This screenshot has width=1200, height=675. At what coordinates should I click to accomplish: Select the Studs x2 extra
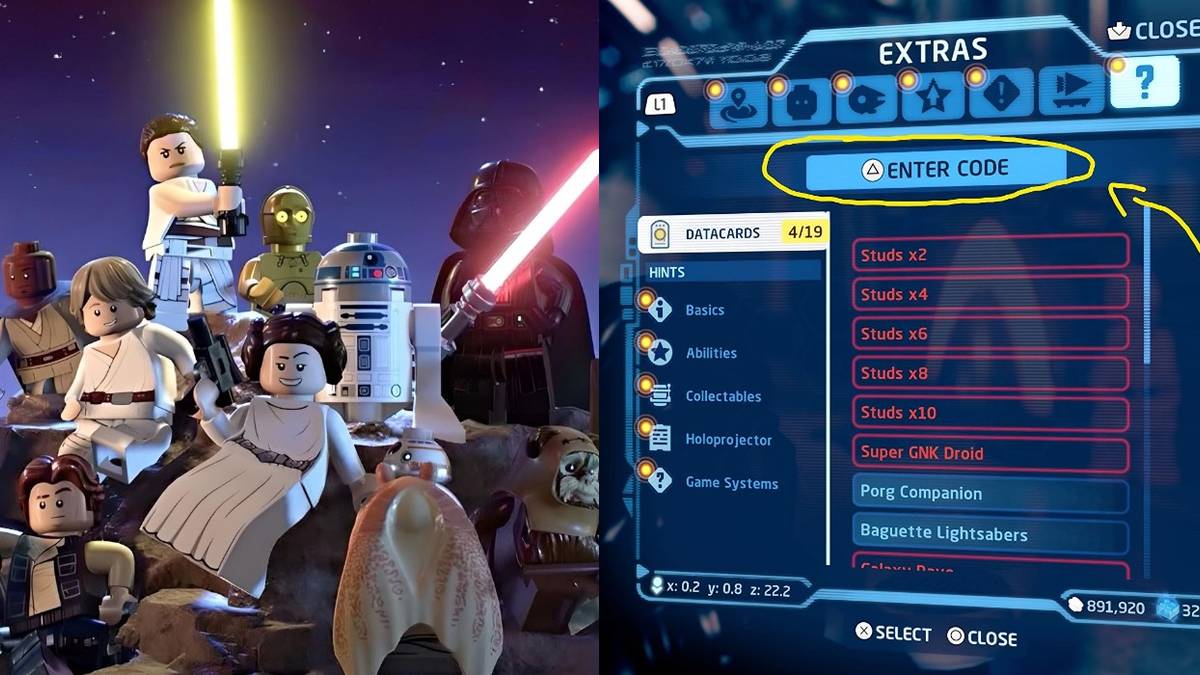tap(990, 254)
